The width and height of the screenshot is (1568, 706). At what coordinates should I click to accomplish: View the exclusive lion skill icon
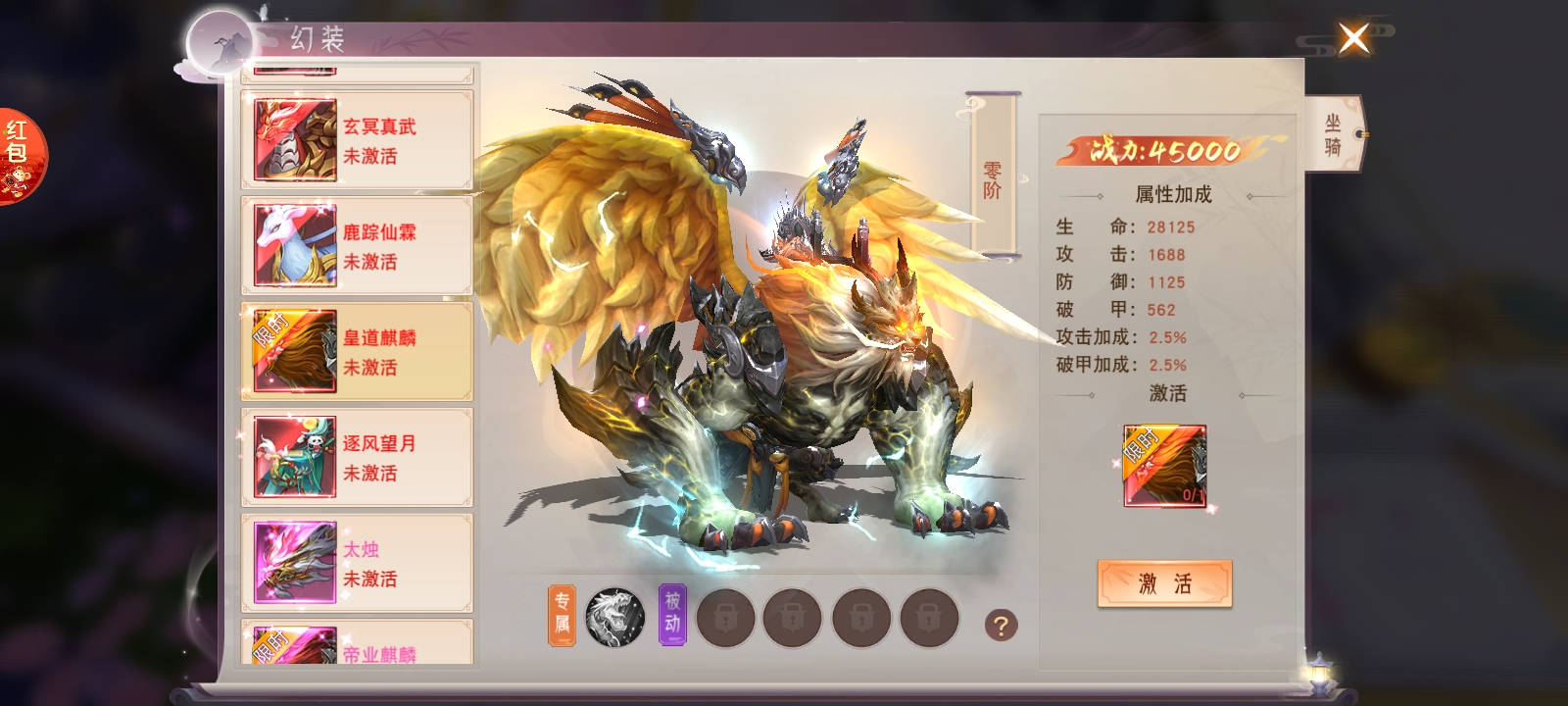pos(614,618)
